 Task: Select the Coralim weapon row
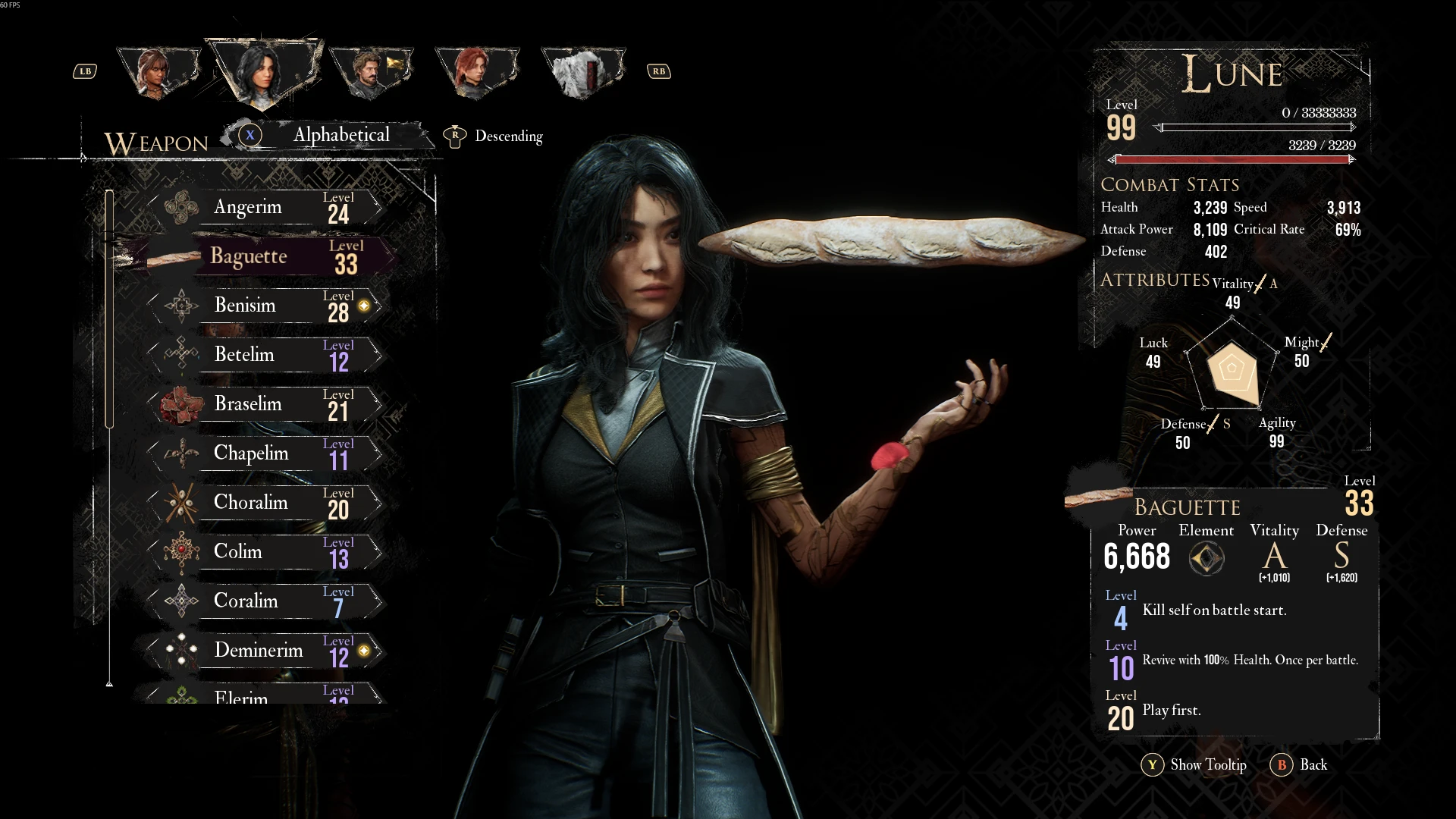tap(265, 601)
